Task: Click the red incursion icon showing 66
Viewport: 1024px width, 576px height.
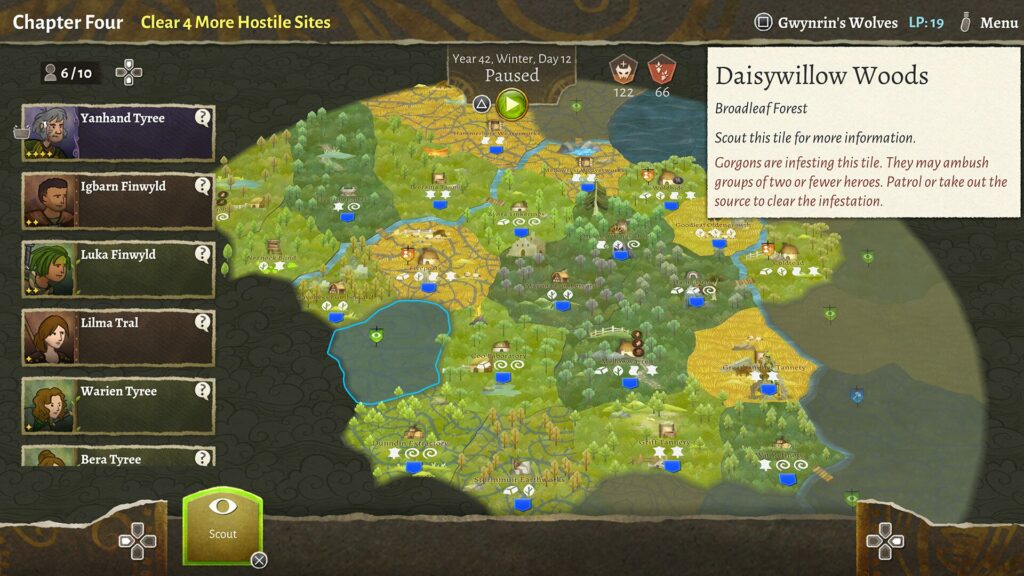Action: click(x=661, y=69)
